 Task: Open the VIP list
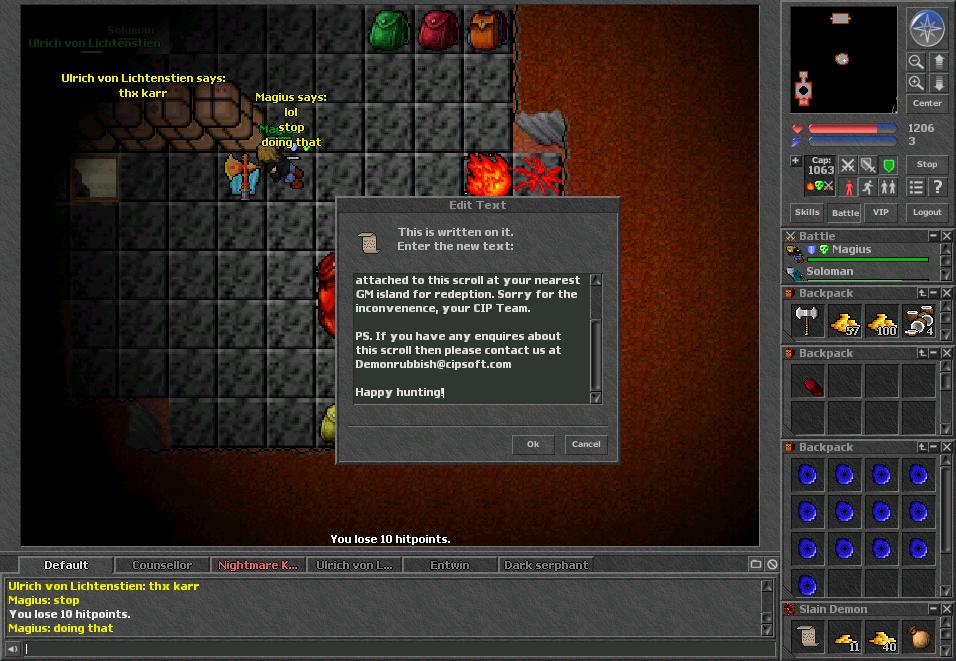tap(880, 212)
